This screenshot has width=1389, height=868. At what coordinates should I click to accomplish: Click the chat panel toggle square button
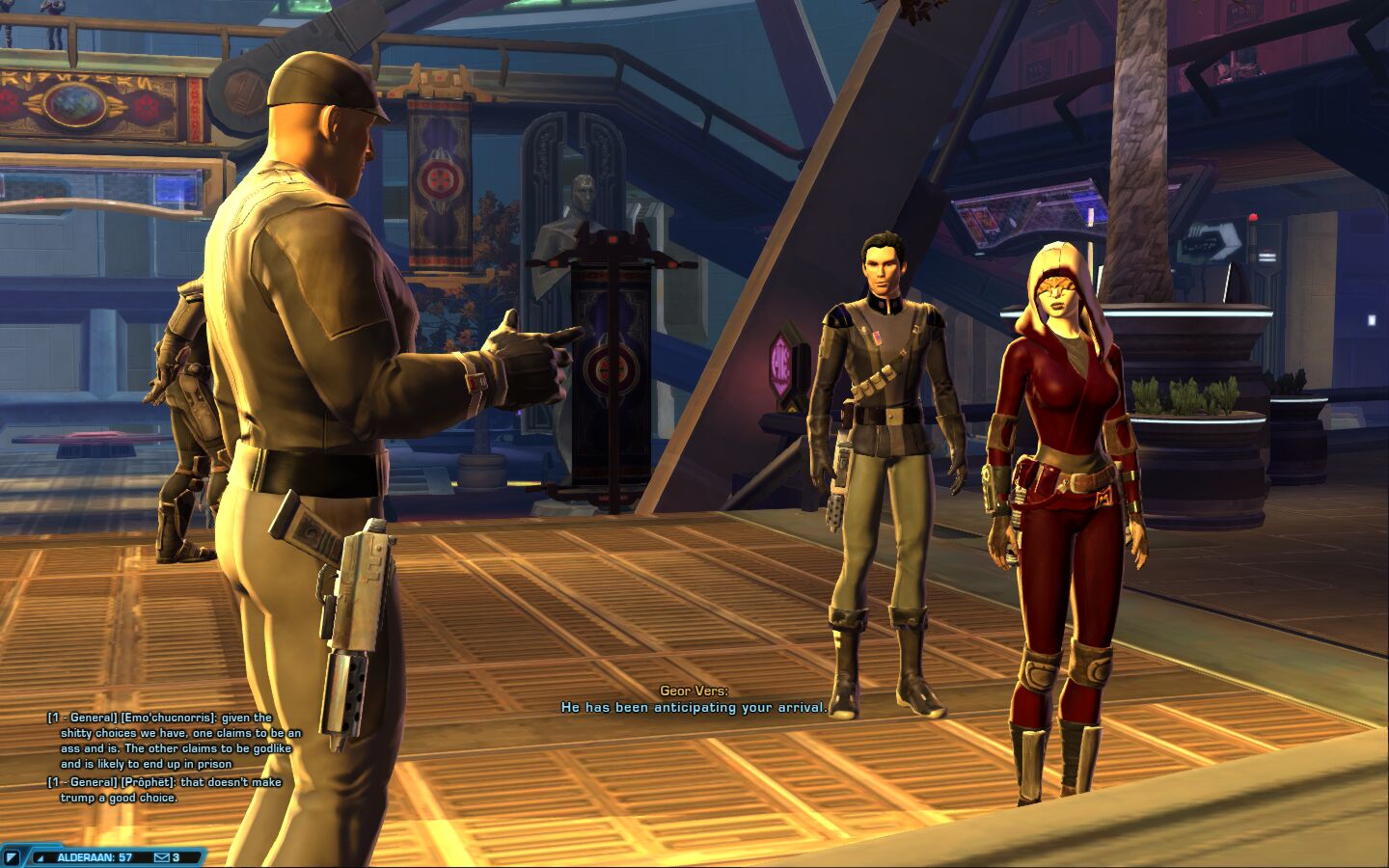[12, 857]
